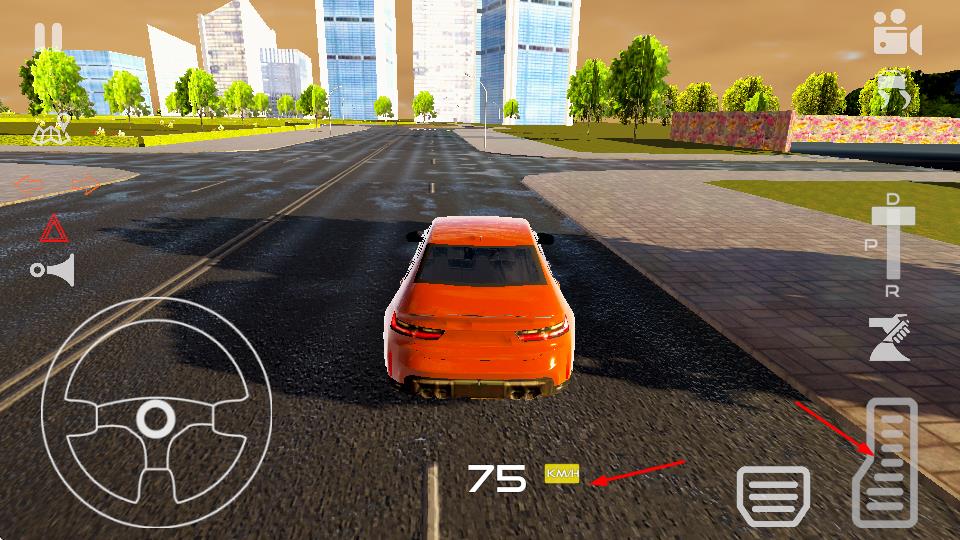
Task: Honk the horn icon
Action: pos(54,270)
